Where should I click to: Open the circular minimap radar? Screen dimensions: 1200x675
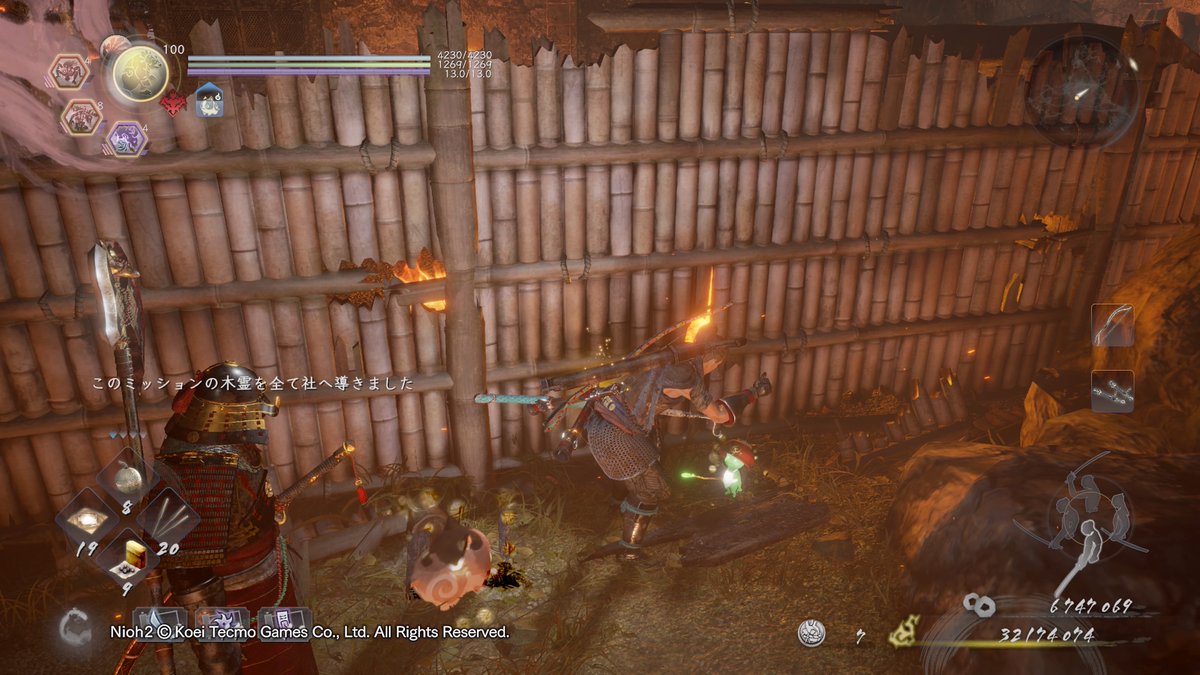click(x=1080, y=88)
